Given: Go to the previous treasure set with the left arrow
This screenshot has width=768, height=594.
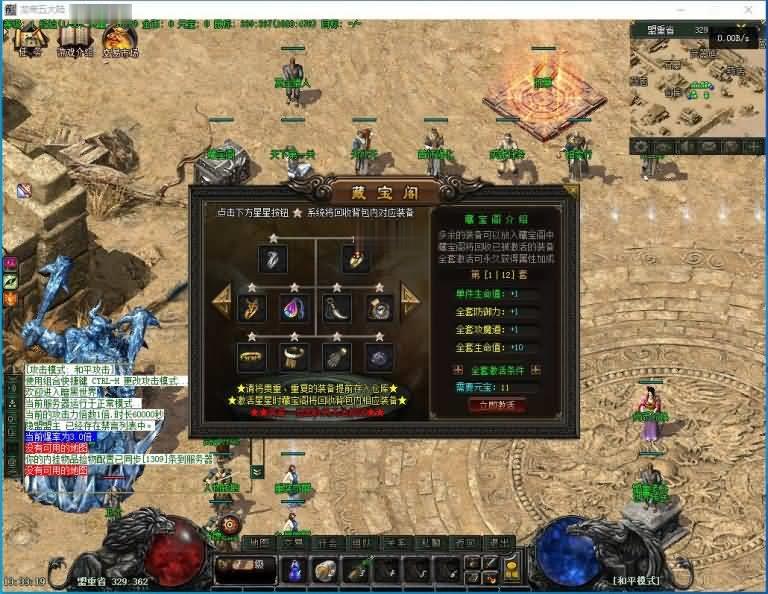Looking at the screenshot, I should 221,298.
